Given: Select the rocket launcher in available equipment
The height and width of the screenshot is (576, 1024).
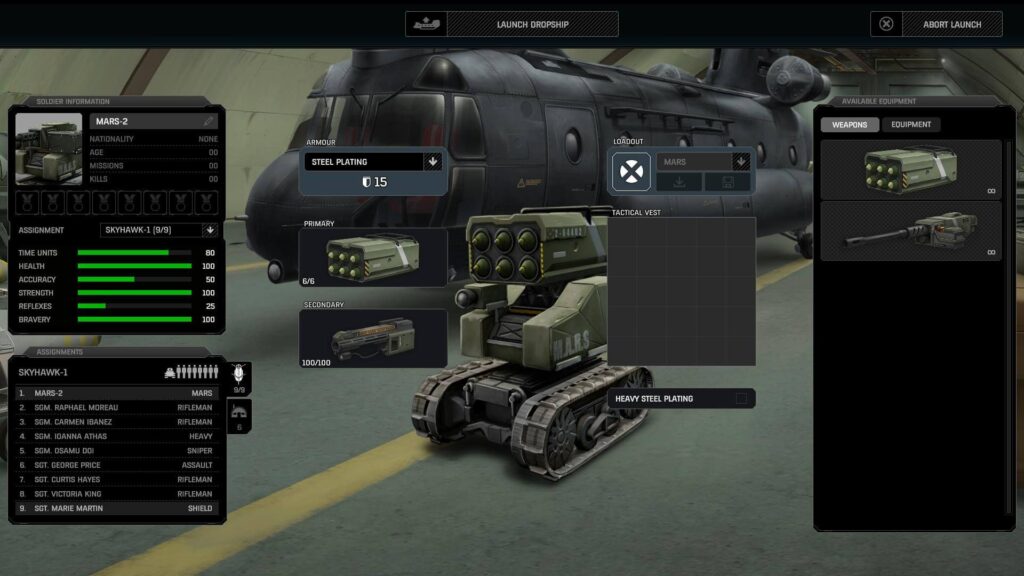Looking at the screenshot, I should (x=910, y=170).
